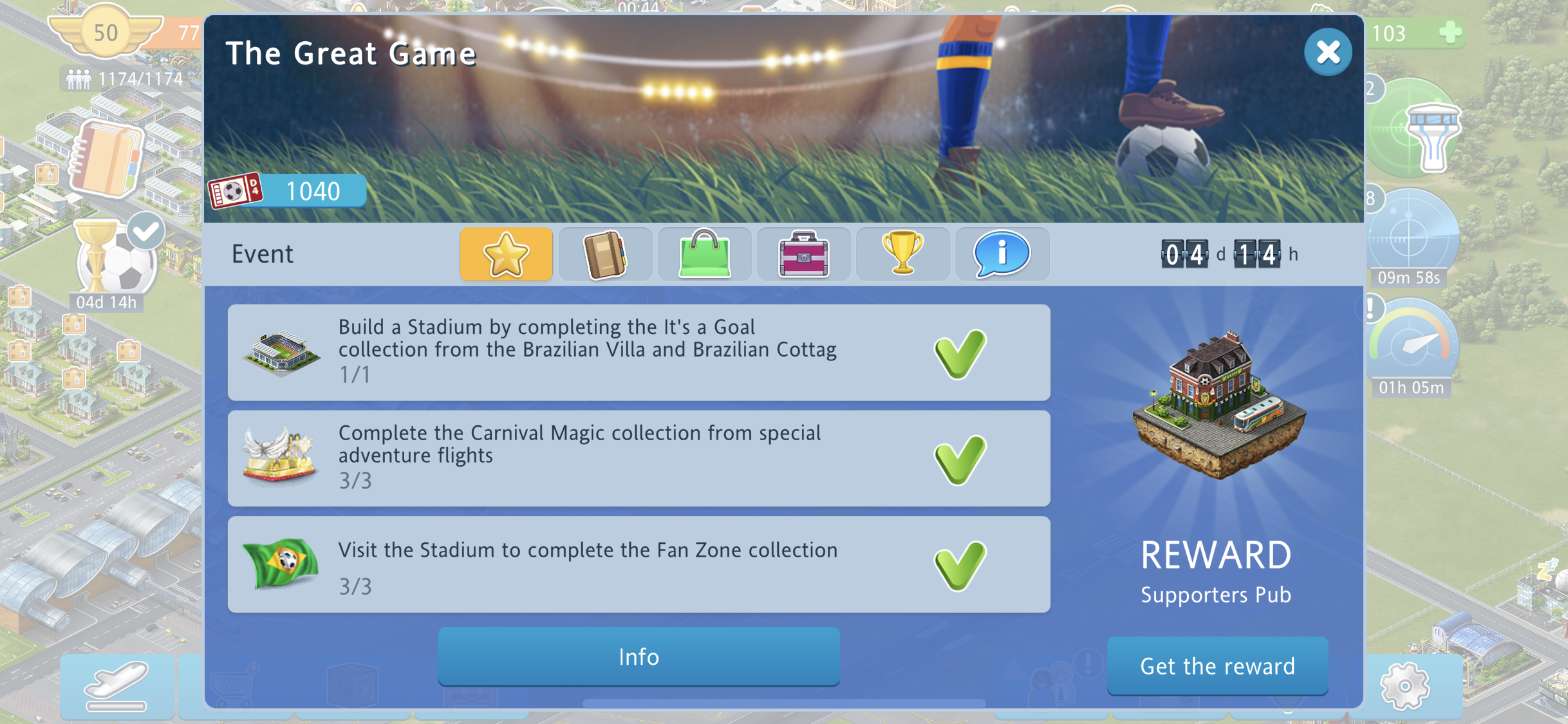Switch to the pink suitcase tab
The width and height of the screenshot is (1568, 724).
803,254
